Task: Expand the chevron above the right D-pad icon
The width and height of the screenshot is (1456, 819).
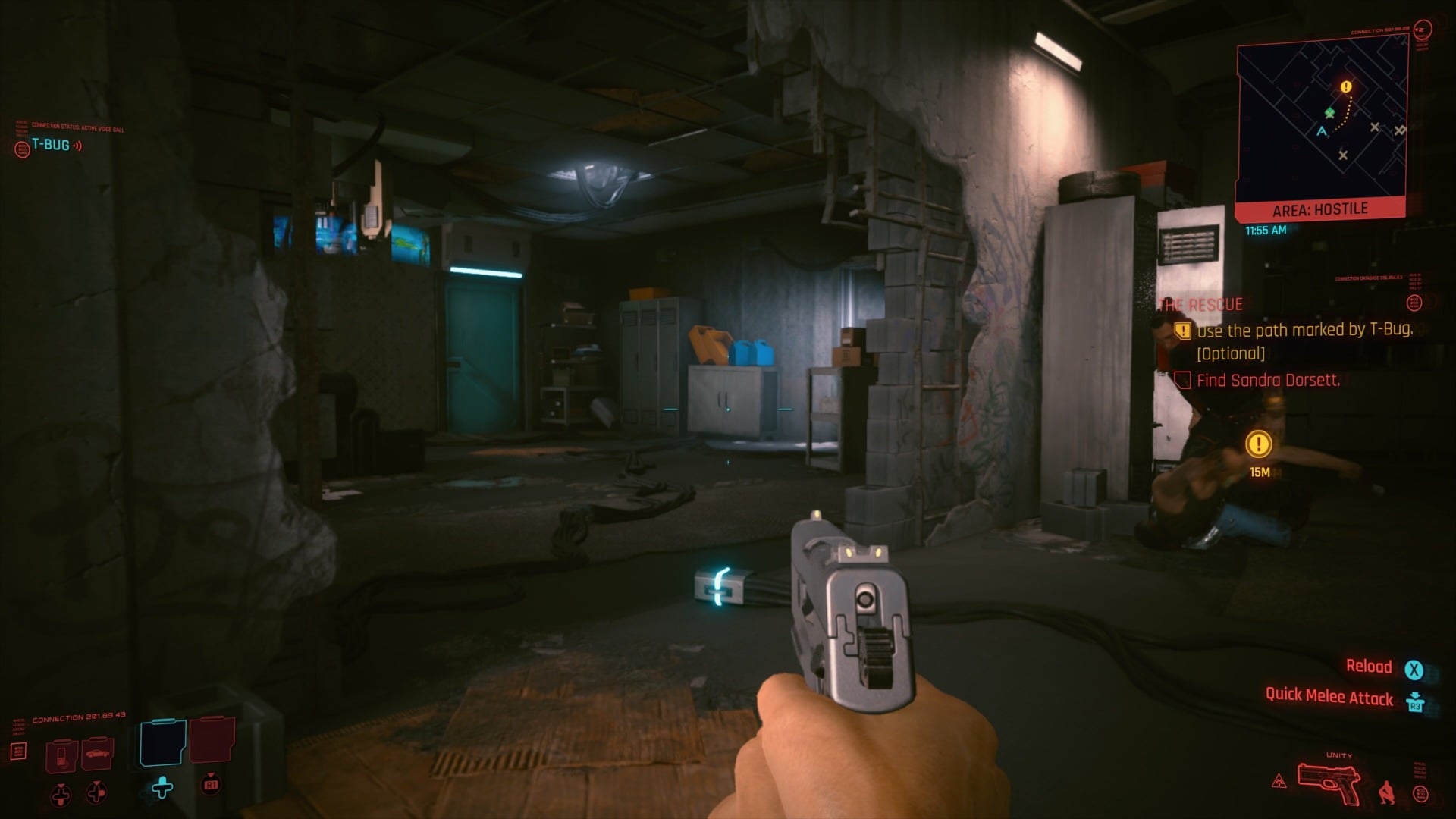Action: click(96, 782)
